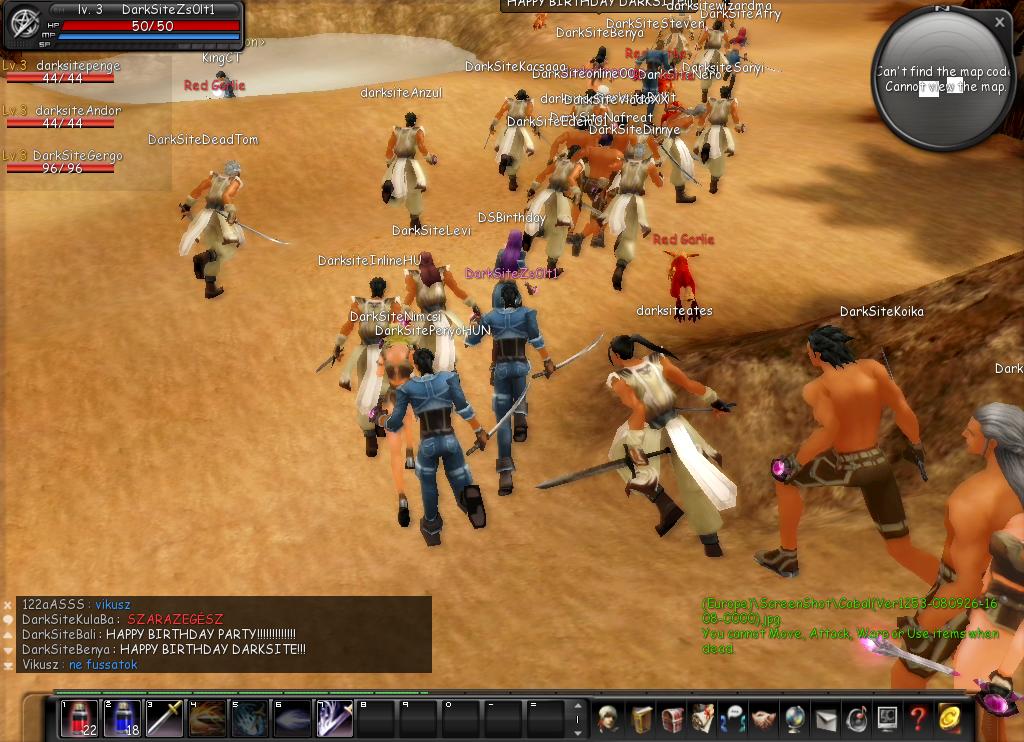Open the gold coin cash shop icon
Image resolution: width=1024 pixels, height=742 pixels.
[949, 718]
